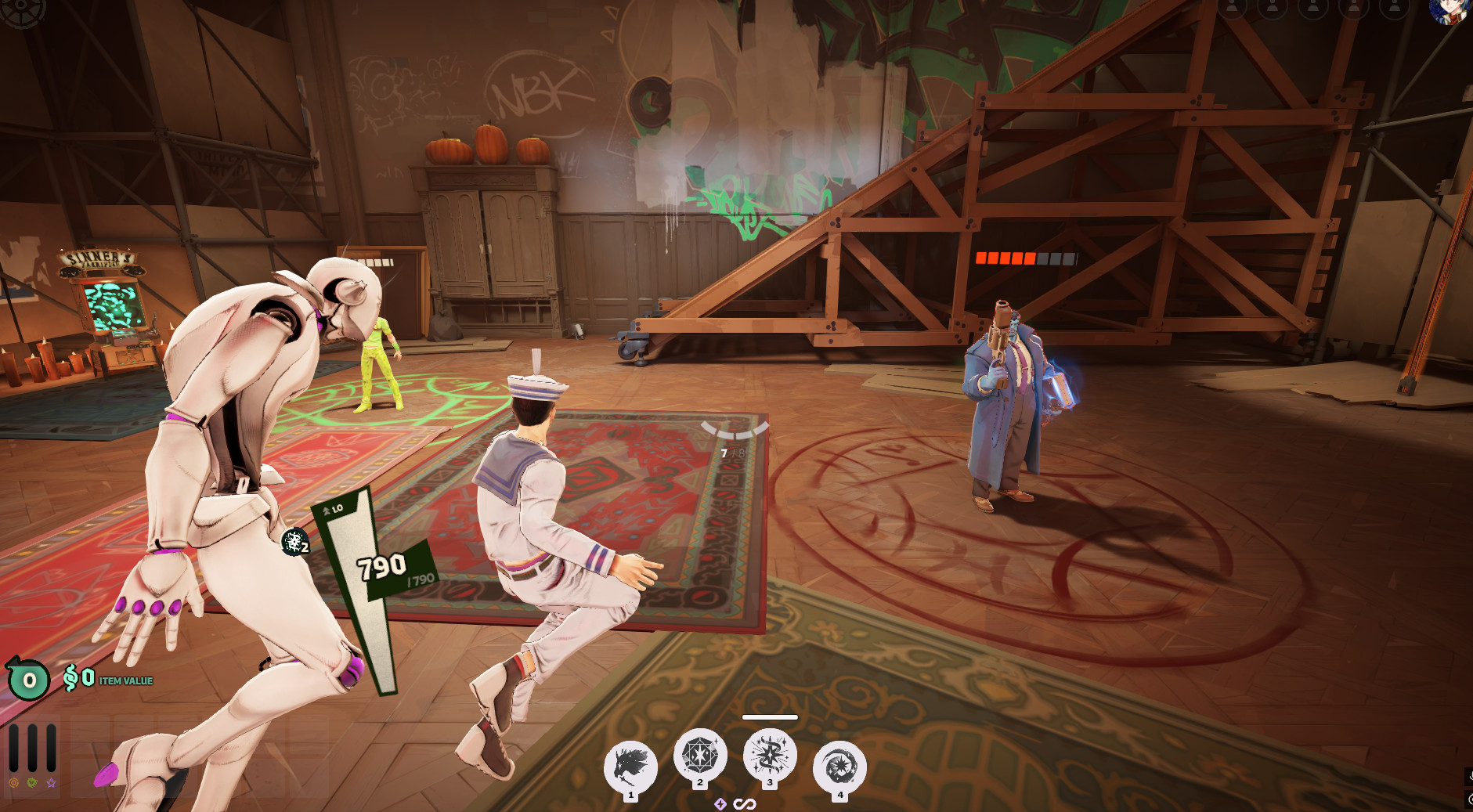The height and width of the screenshot is (812, 1473).
Task: Click the green souls counter badge
Action: pos(29,680)
